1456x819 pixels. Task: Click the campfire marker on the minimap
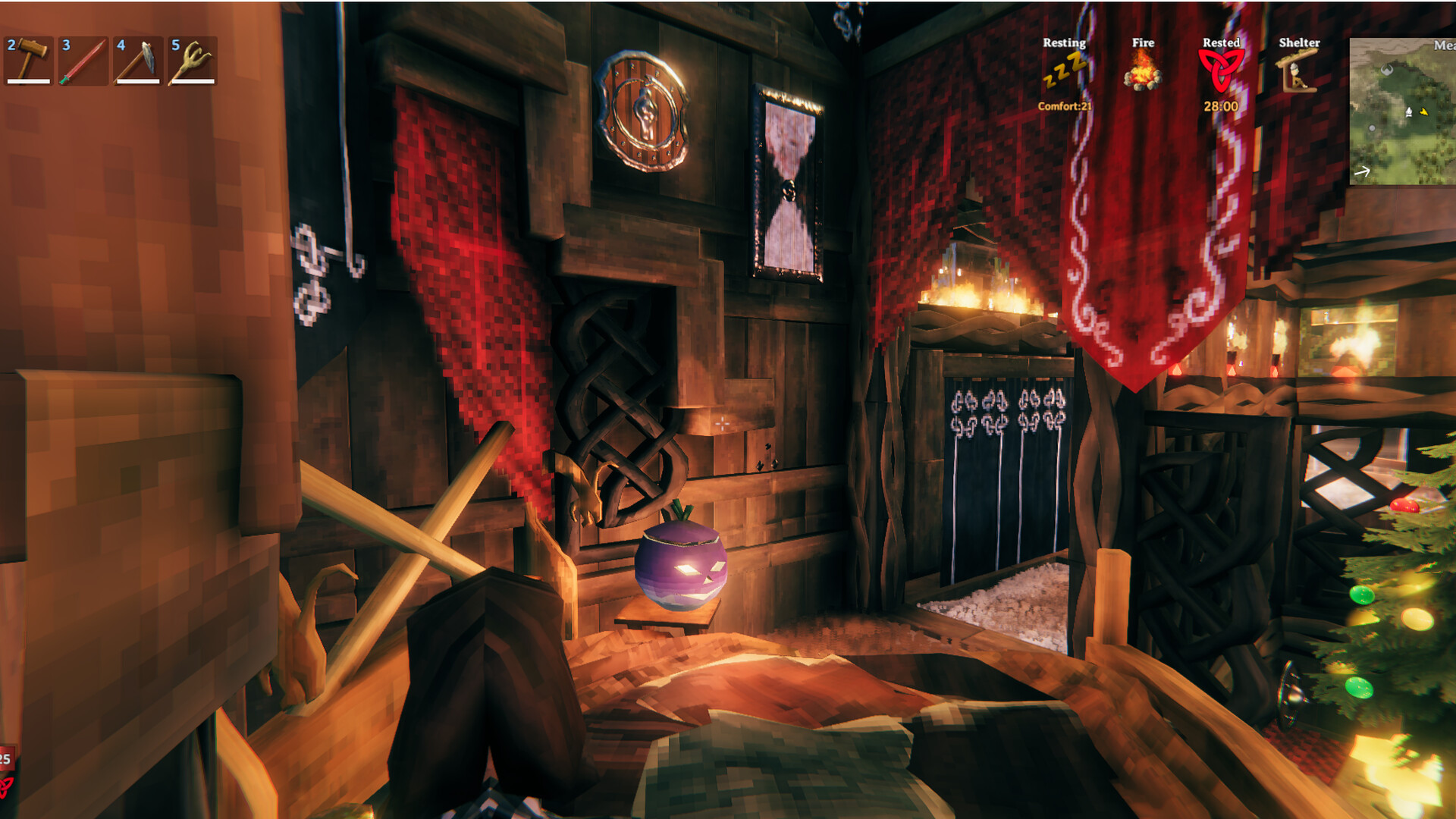pos(1409,112)
